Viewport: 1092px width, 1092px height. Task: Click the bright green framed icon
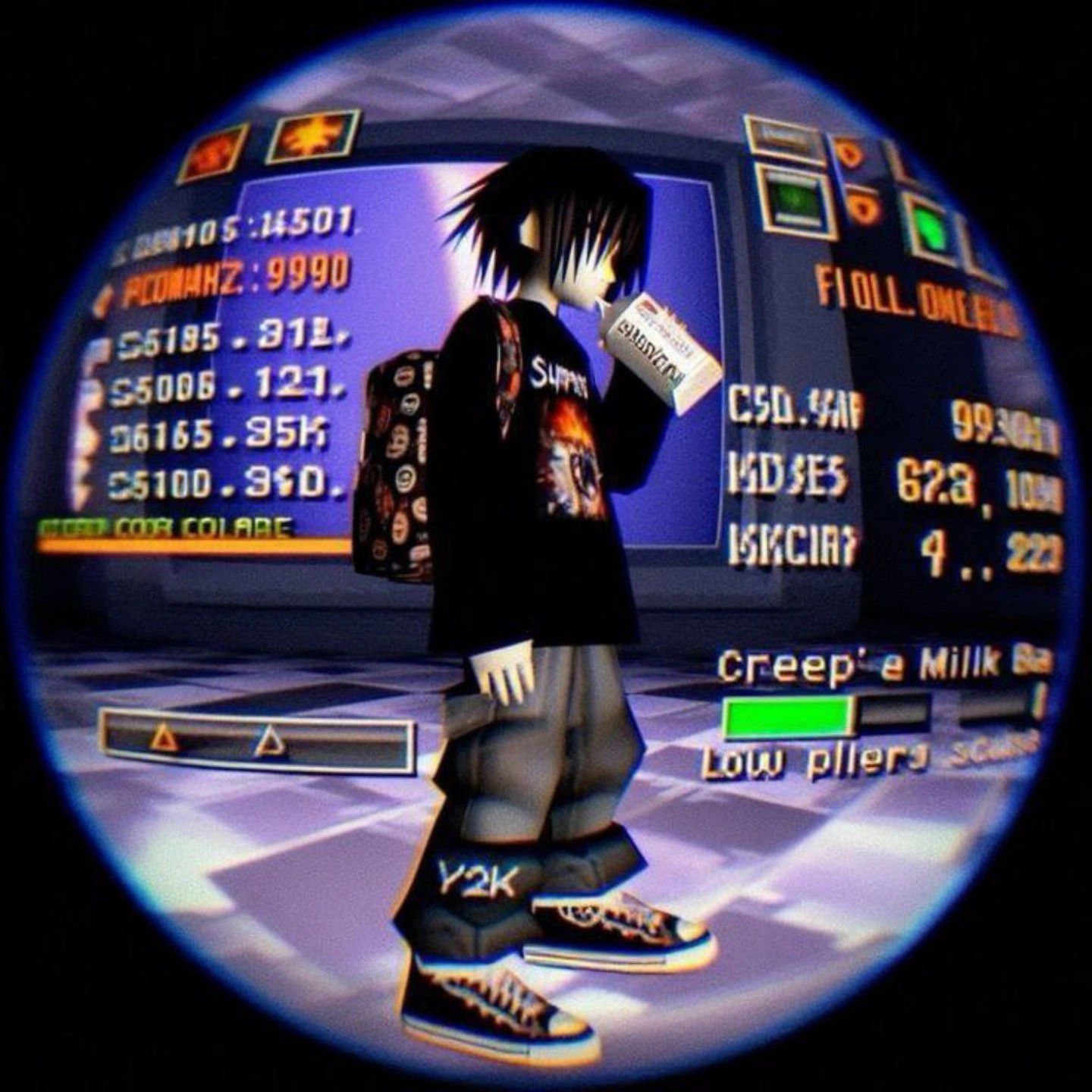[x=931, y=228]
